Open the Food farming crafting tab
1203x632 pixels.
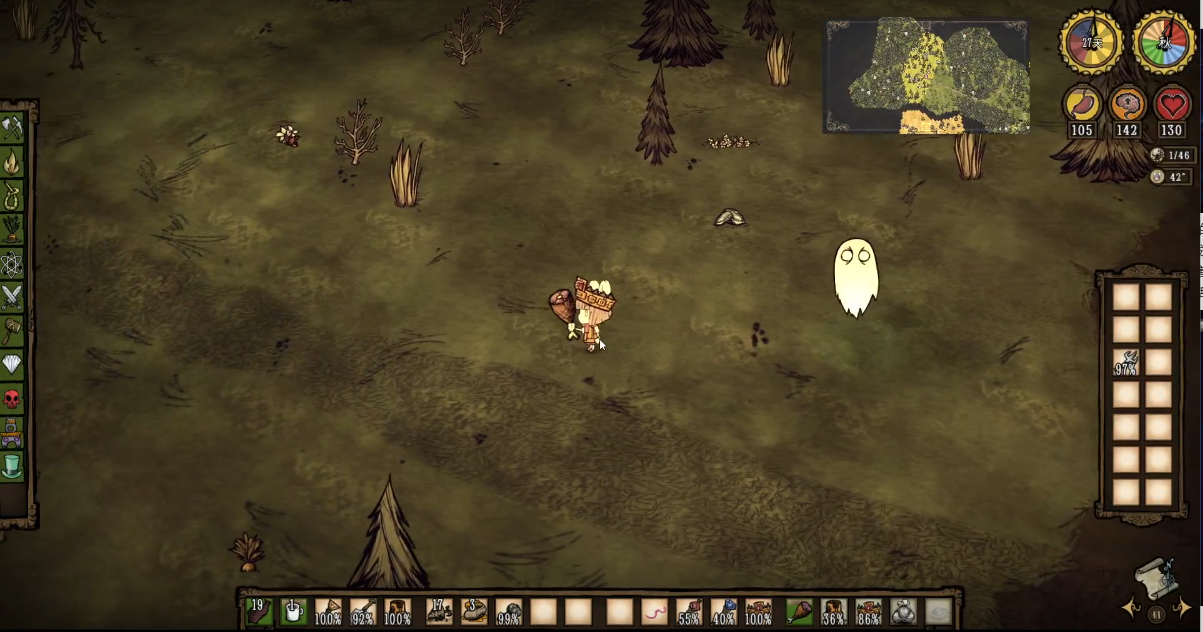click(x=12, y=229)
